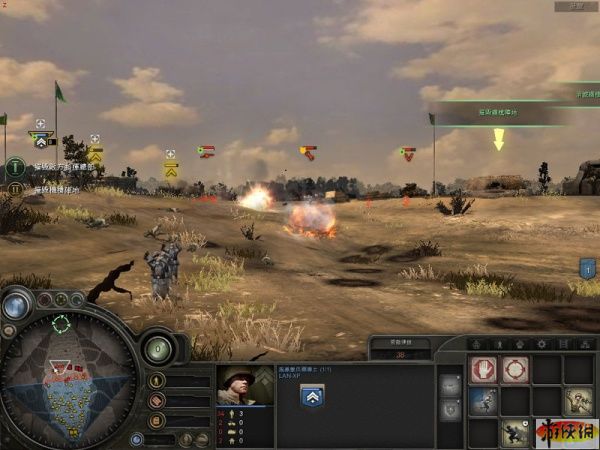Select the gear tab above the command grid
Viewport: 600px width, 450px height.
point(542,344)
